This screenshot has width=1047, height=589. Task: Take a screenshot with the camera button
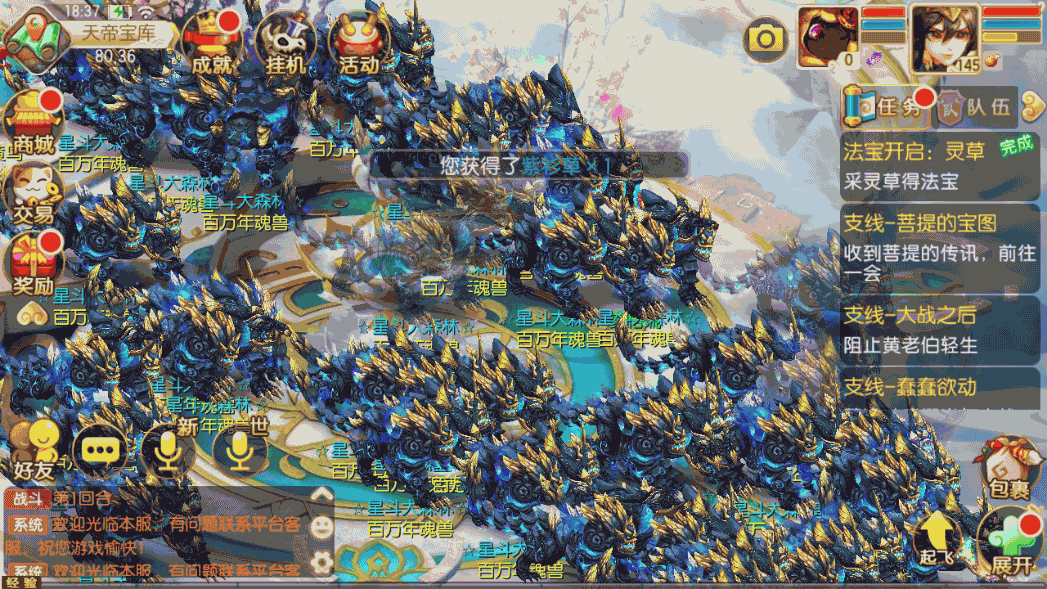(x=766, y=39)
